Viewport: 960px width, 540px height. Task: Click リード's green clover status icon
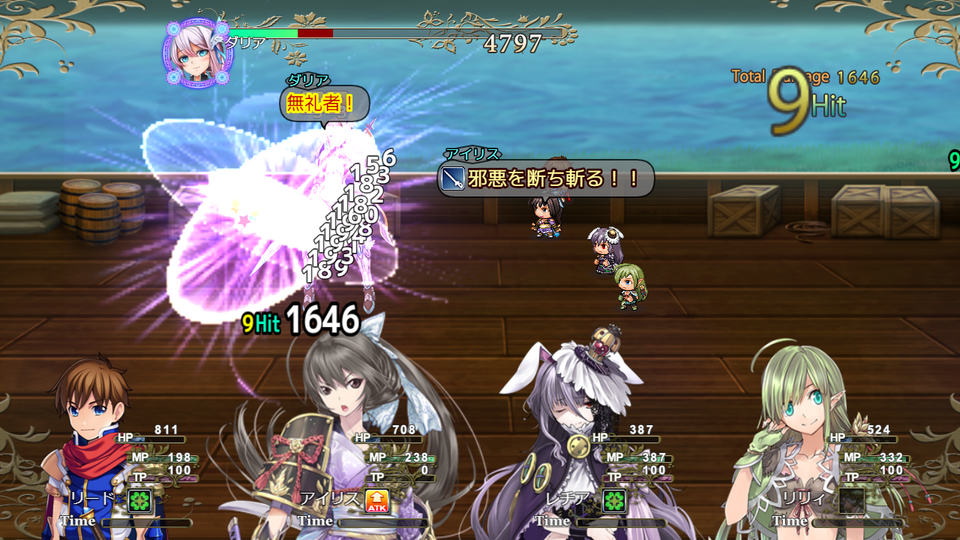[140, 500]
